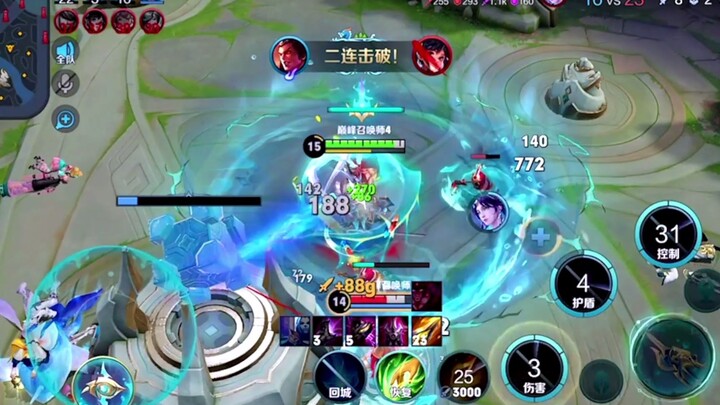The image size is (720, 405).
Task: Open the quick chat bubble
Action: coord(66,120)
